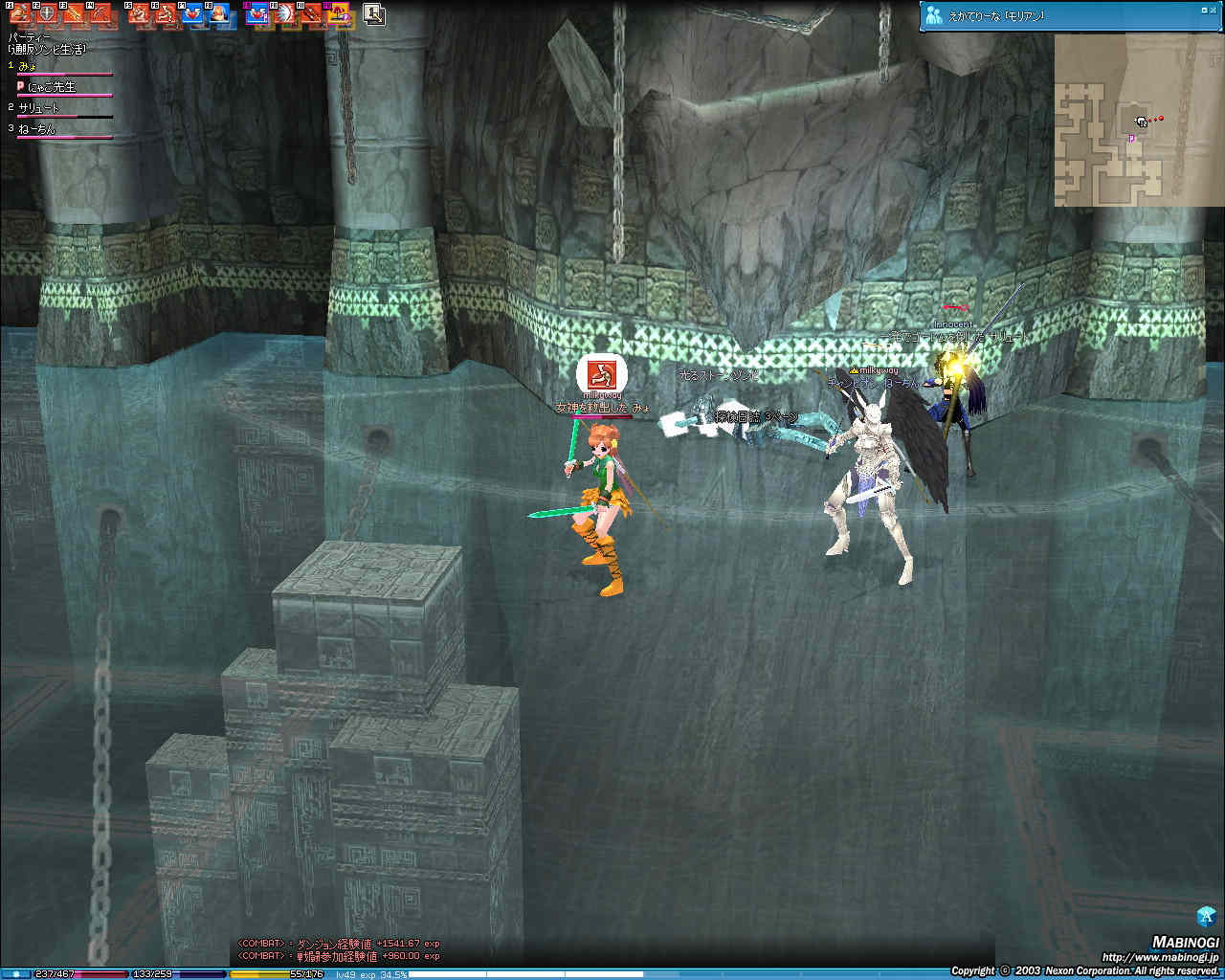This screenshot has width=1225, height=980.
Task: Activate the F6 kneeling figure skill
Action: click(167, 14)
